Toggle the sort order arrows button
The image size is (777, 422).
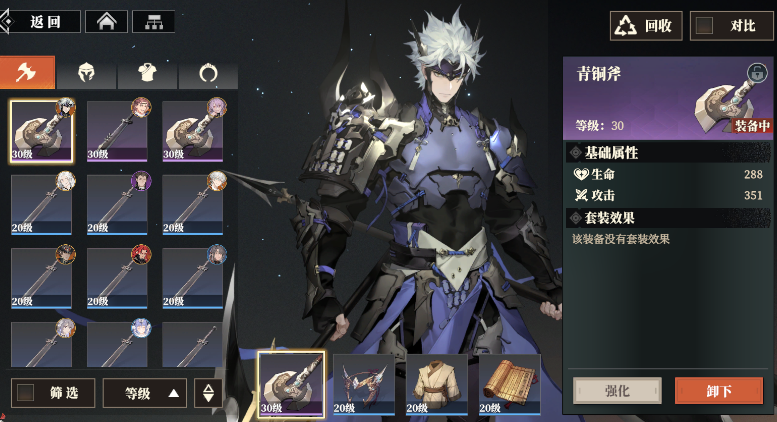click(208, 393)
